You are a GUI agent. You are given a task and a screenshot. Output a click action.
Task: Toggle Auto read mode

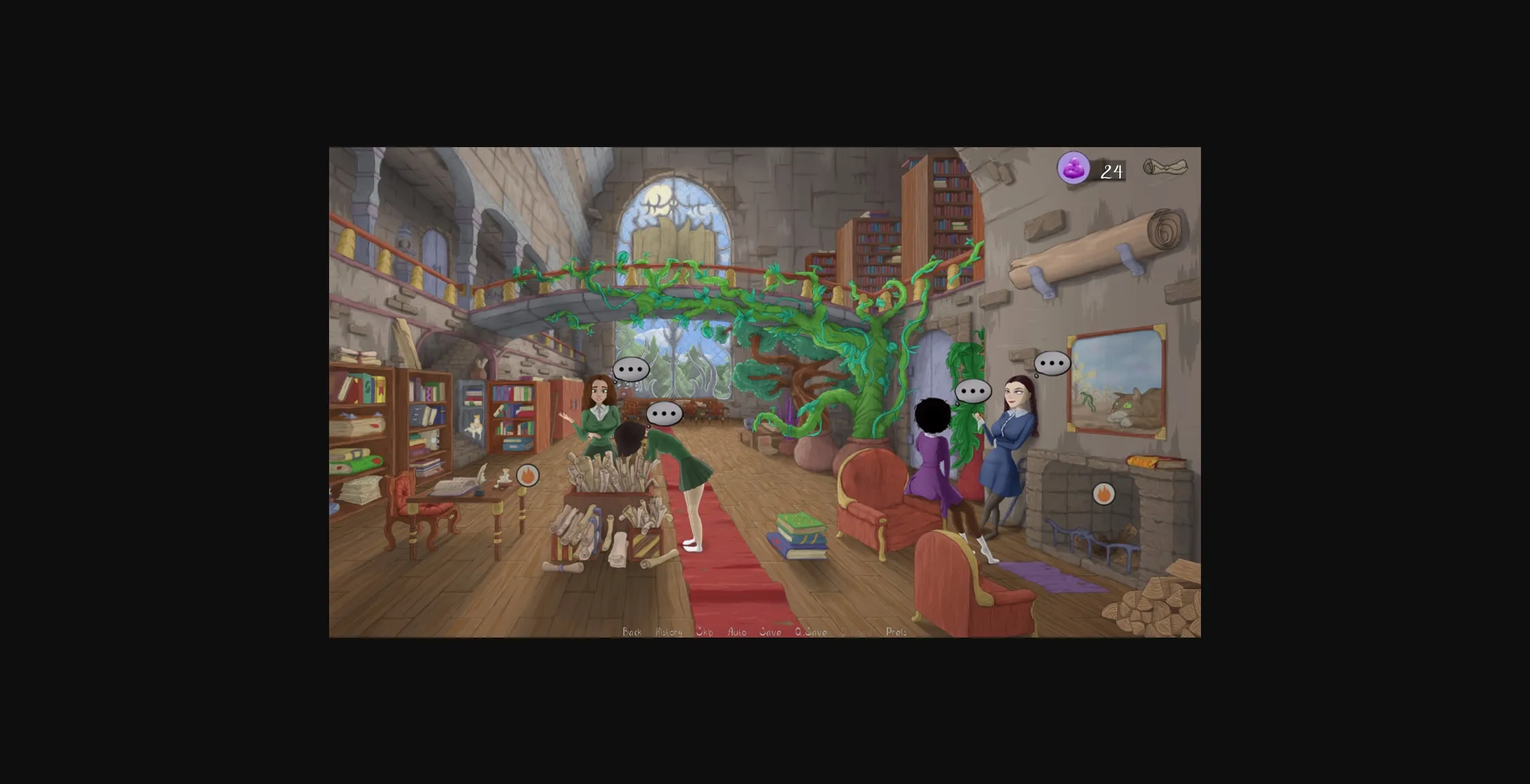736,632
